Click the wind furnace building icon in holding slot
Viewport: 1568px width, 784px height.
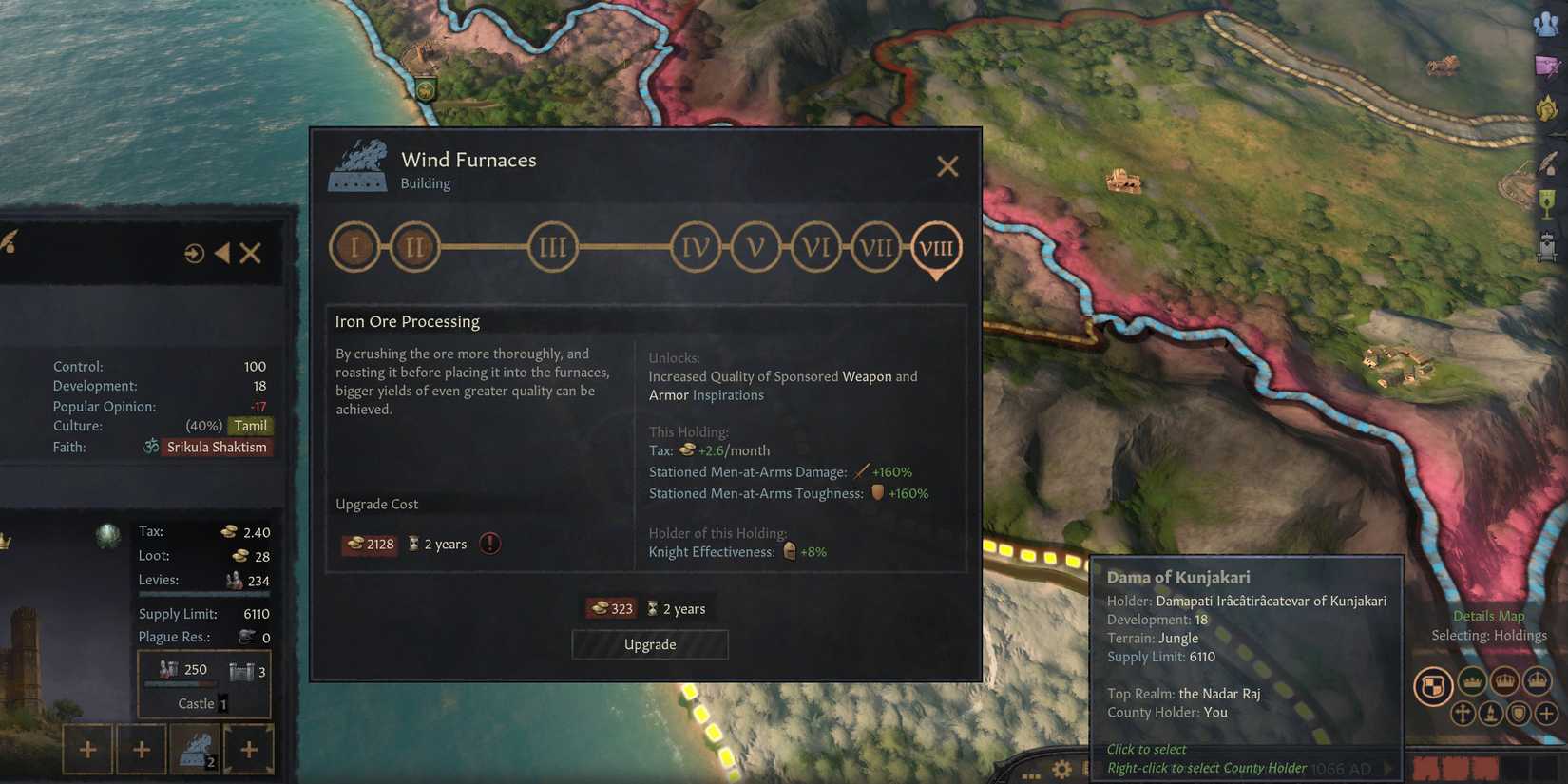pos(197,748)
